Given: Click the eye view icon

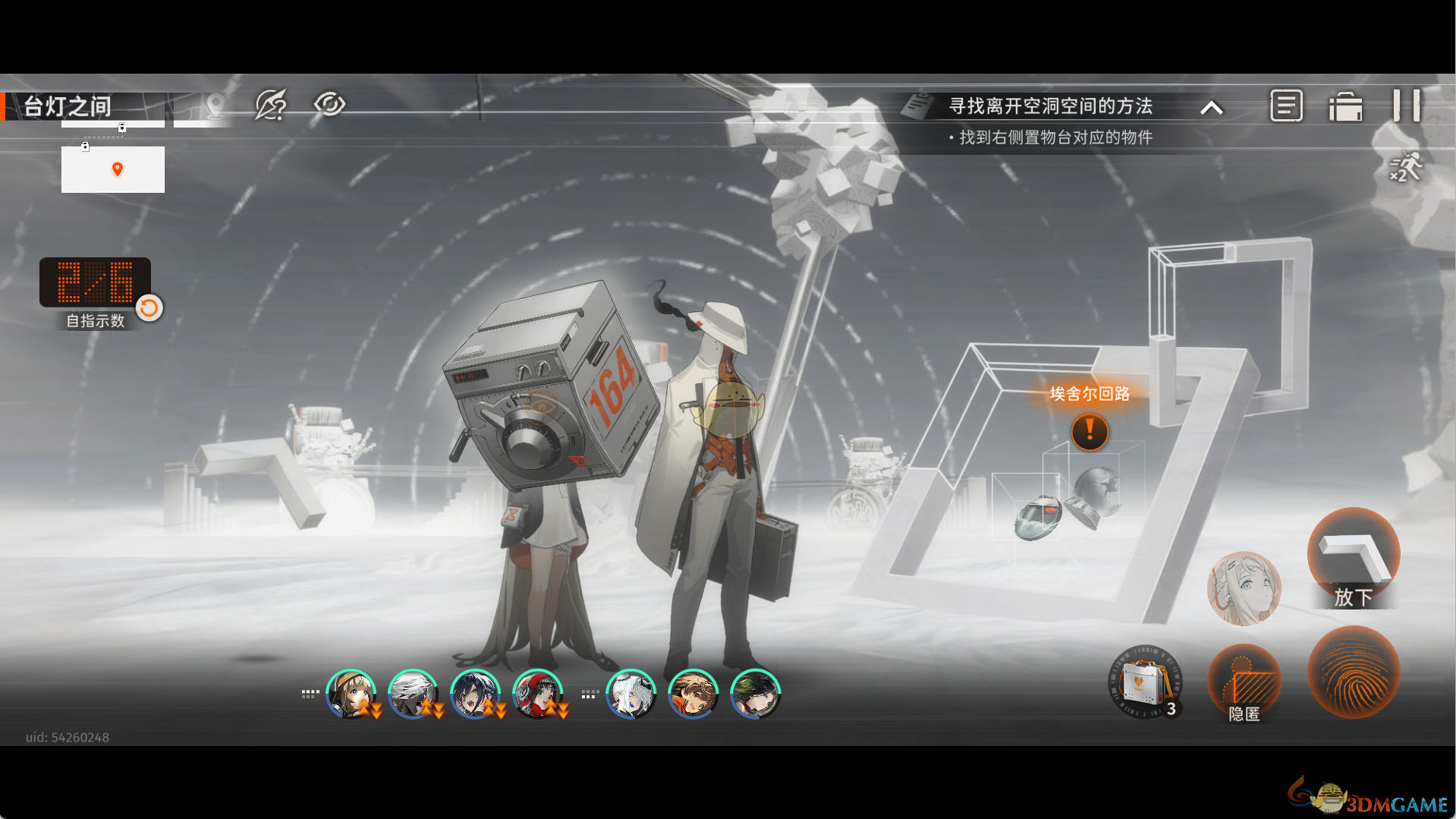Looking at the screenshot, I should coord(329,104).
